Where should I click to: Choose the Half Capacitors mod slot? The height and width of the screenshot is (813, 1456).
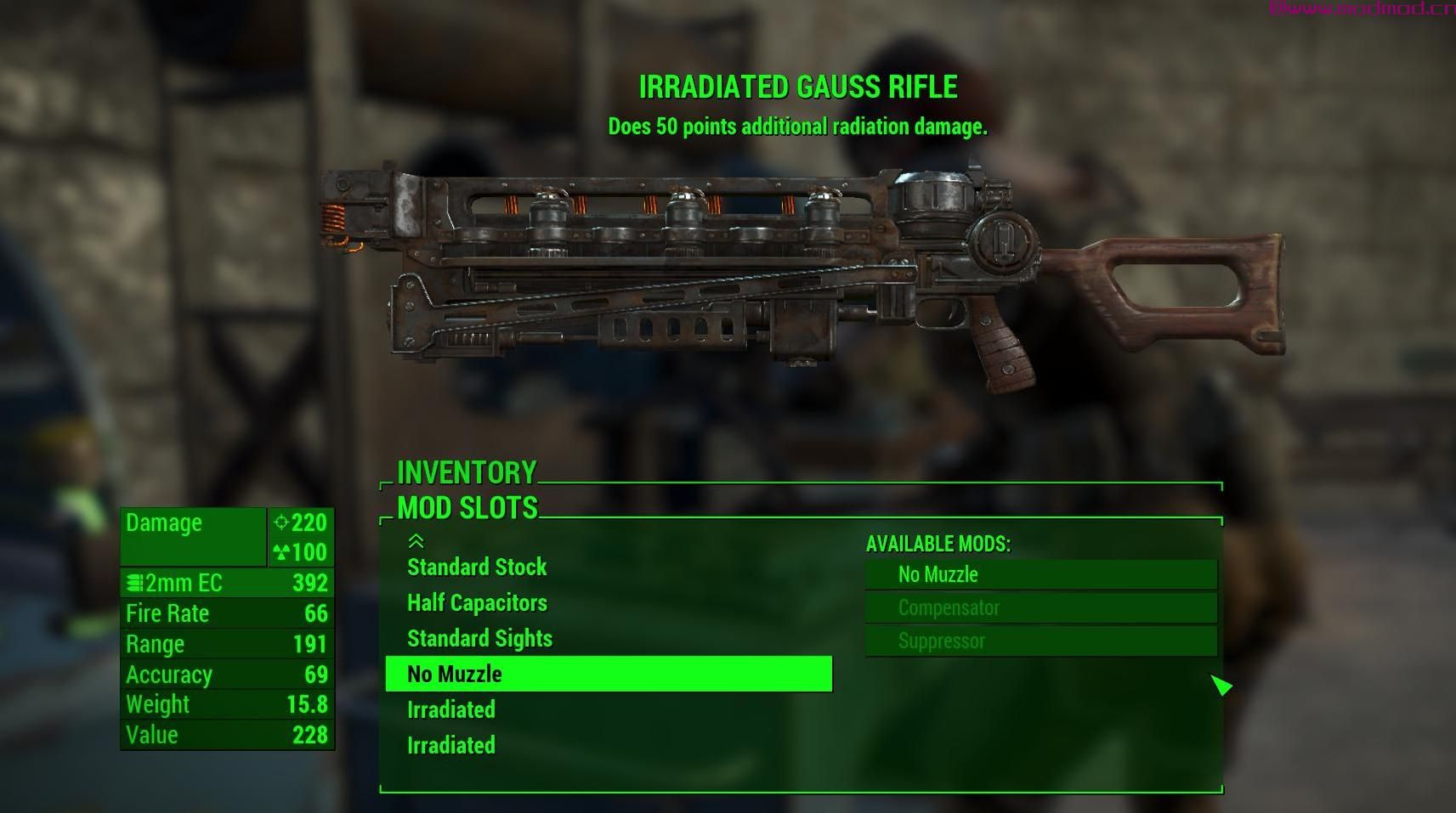(x=477, y=603)
